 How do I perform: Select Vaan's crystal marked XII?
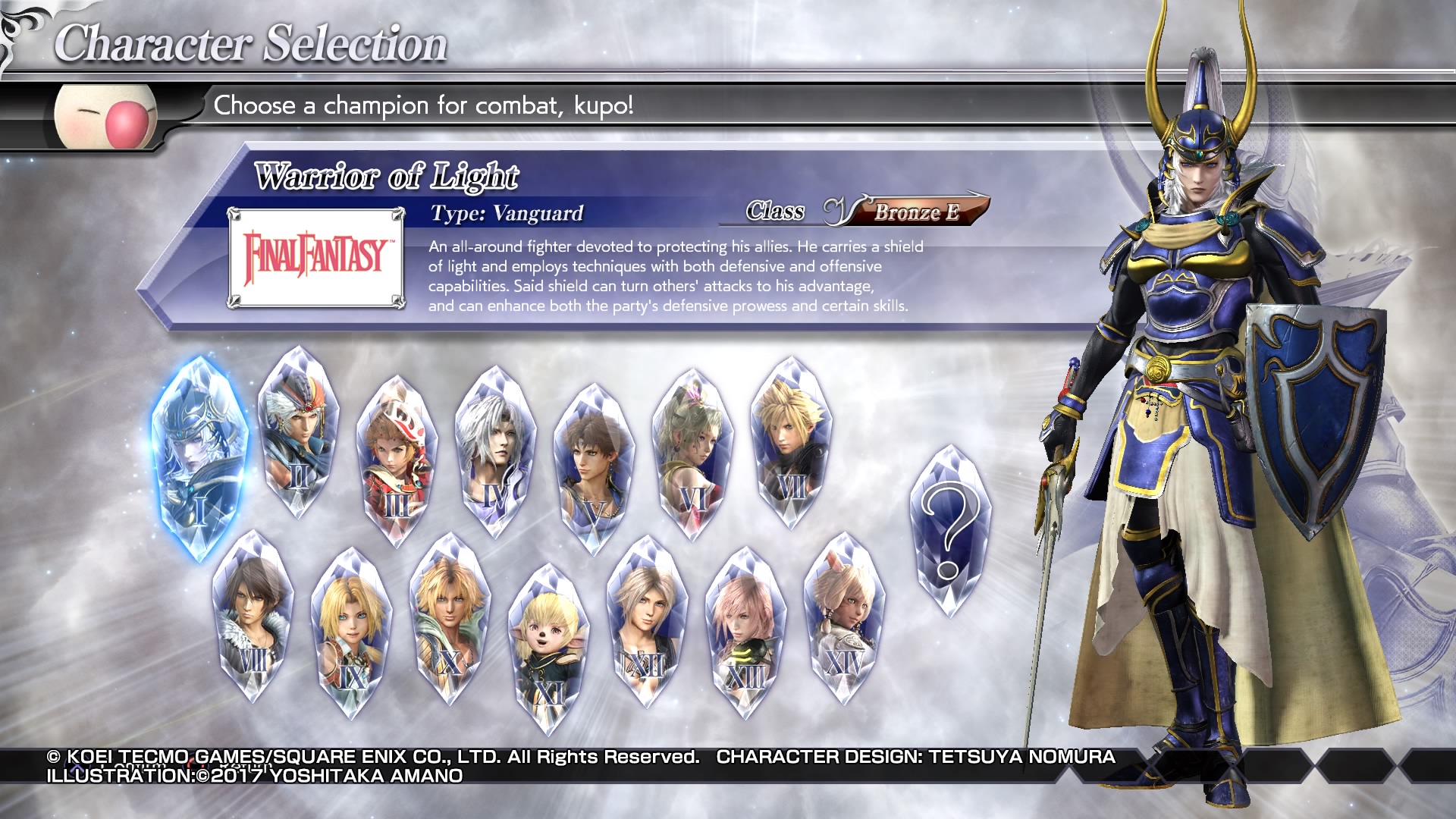[x=647, y=620]
